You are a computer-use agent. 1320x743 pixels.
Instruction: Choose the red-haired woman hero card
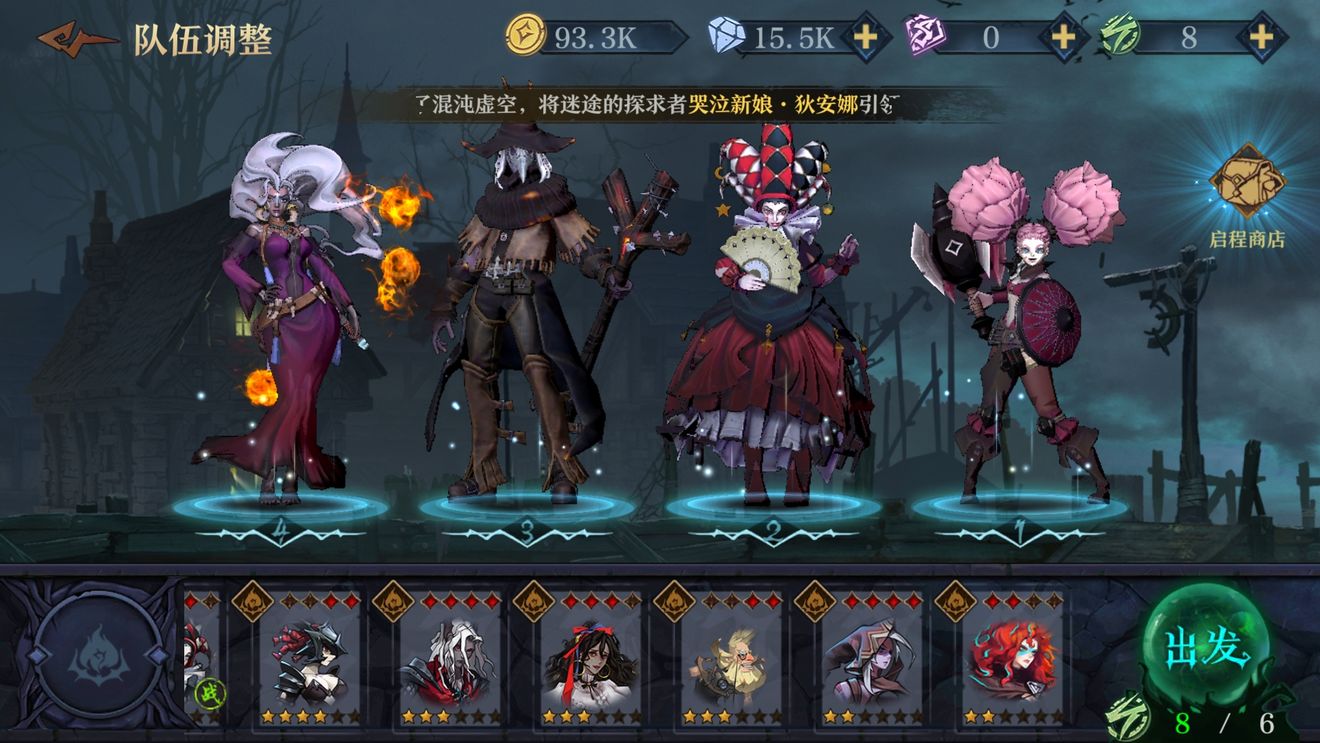click(x=1012, y=658)
